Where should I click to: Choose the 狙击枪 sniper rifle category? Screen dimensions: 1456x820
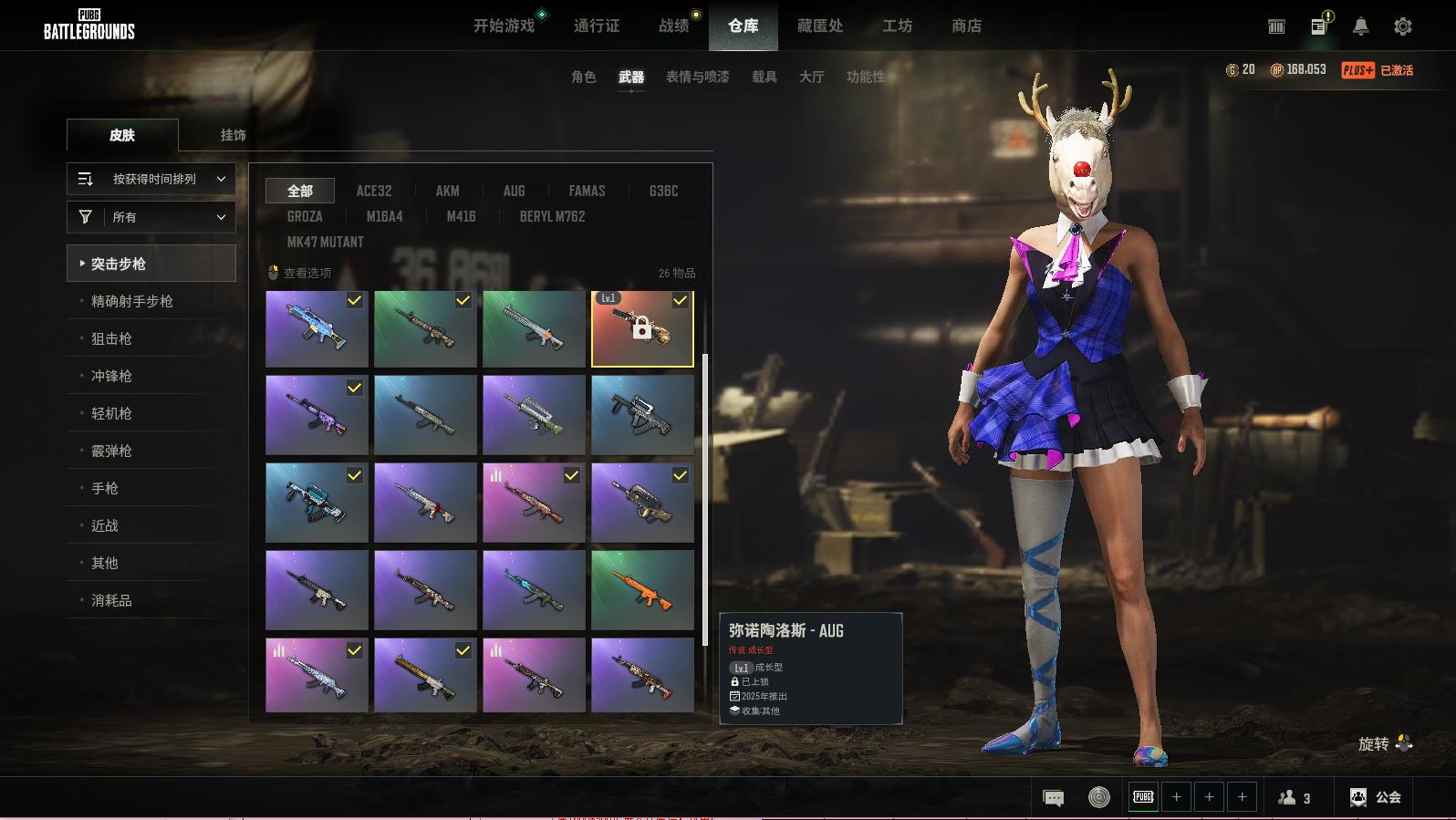pos(111,338)
